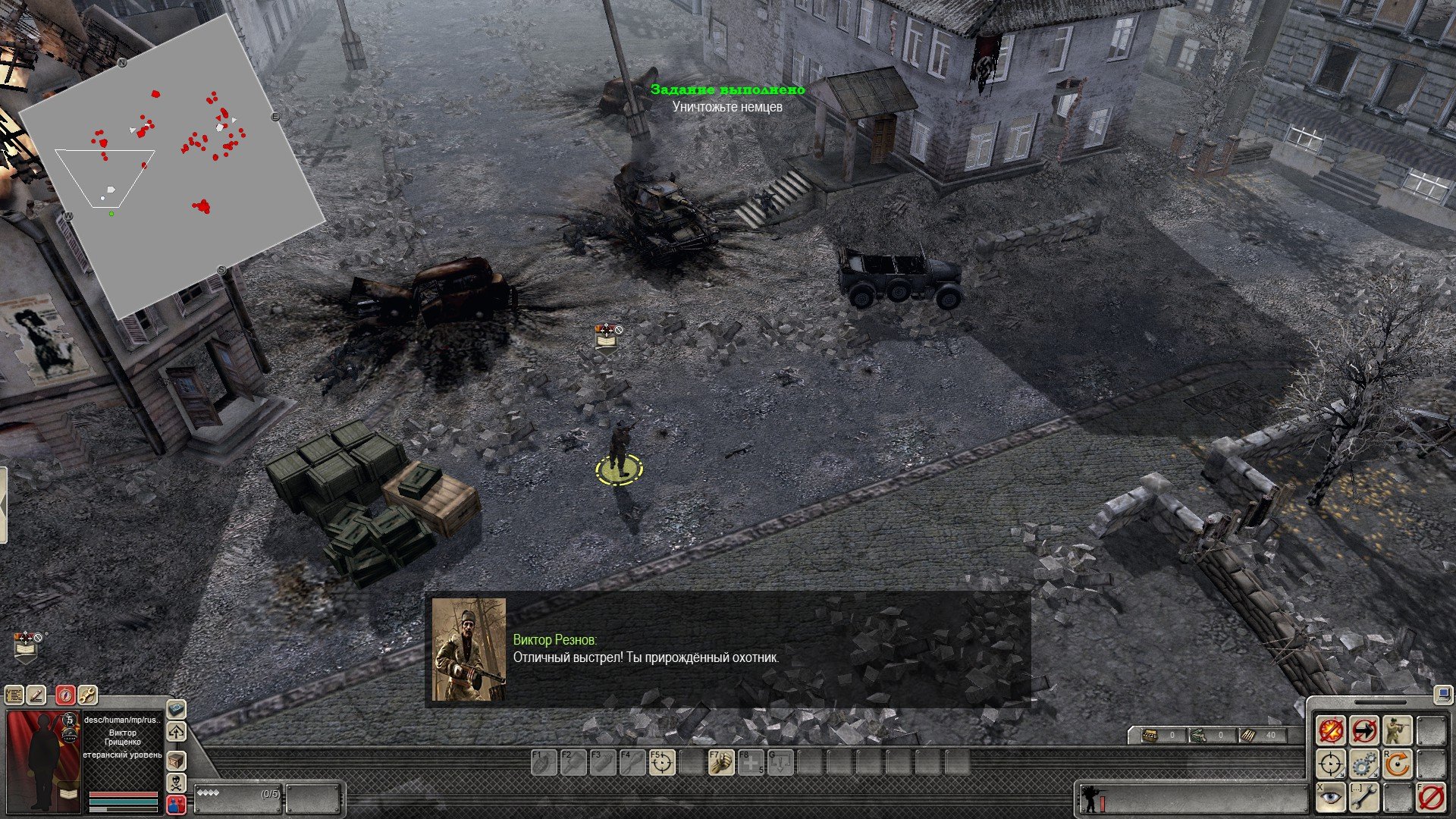Select the wrench repair command
1456x819 pixels.
click(x=1364, y=797)
